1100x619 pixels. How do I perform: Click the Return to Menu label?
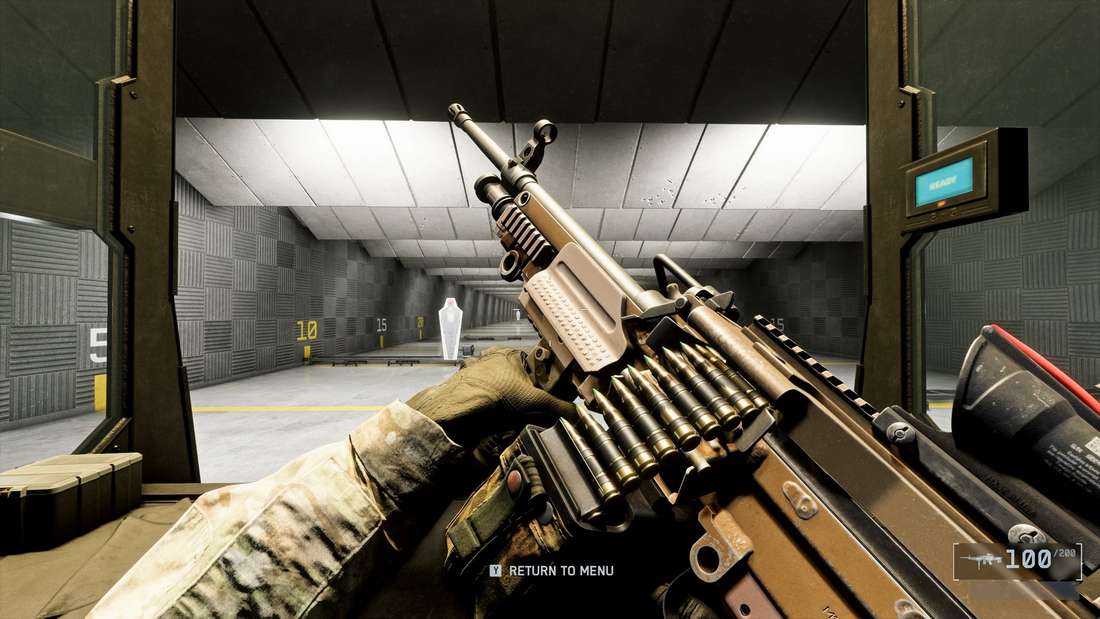pyautogui.click(x=560, y=571)
